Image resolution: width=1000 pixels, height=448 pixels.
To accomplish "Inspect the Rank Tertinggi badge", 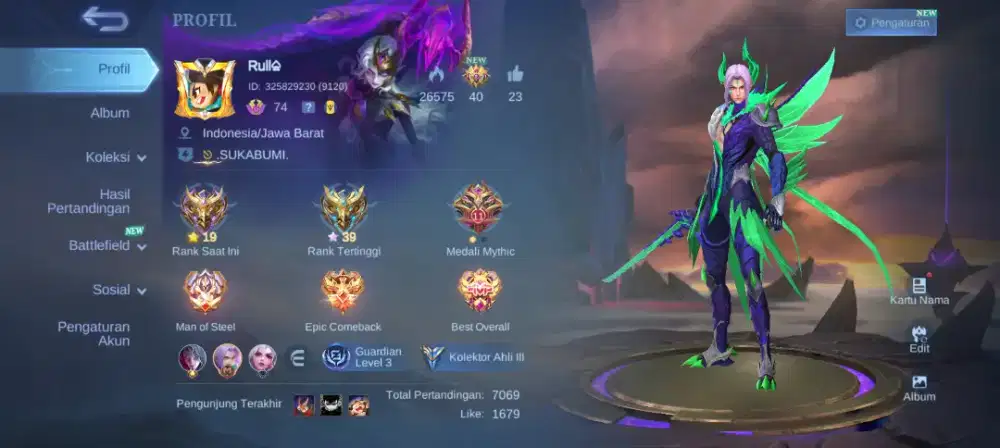I will tap(343, 208).
